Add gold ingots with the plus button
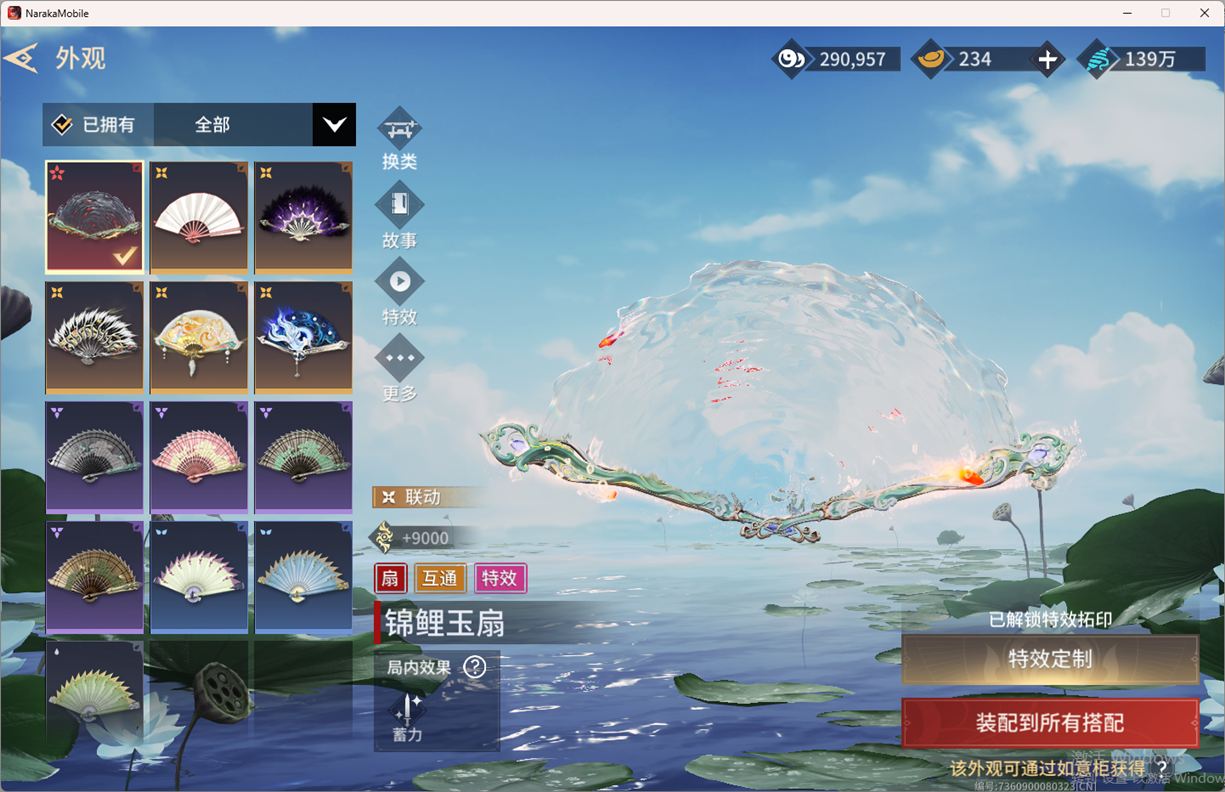1225x792 pixels. pos(1047,60)
